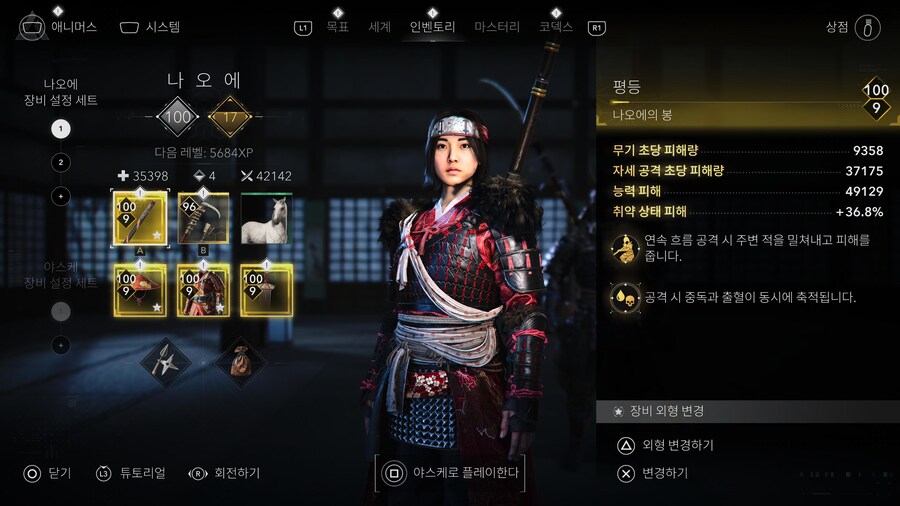Viewport: 900px width, 506px height.
Task: Switch to the 세계 (World) tab
Action: [x=380, y=27]
